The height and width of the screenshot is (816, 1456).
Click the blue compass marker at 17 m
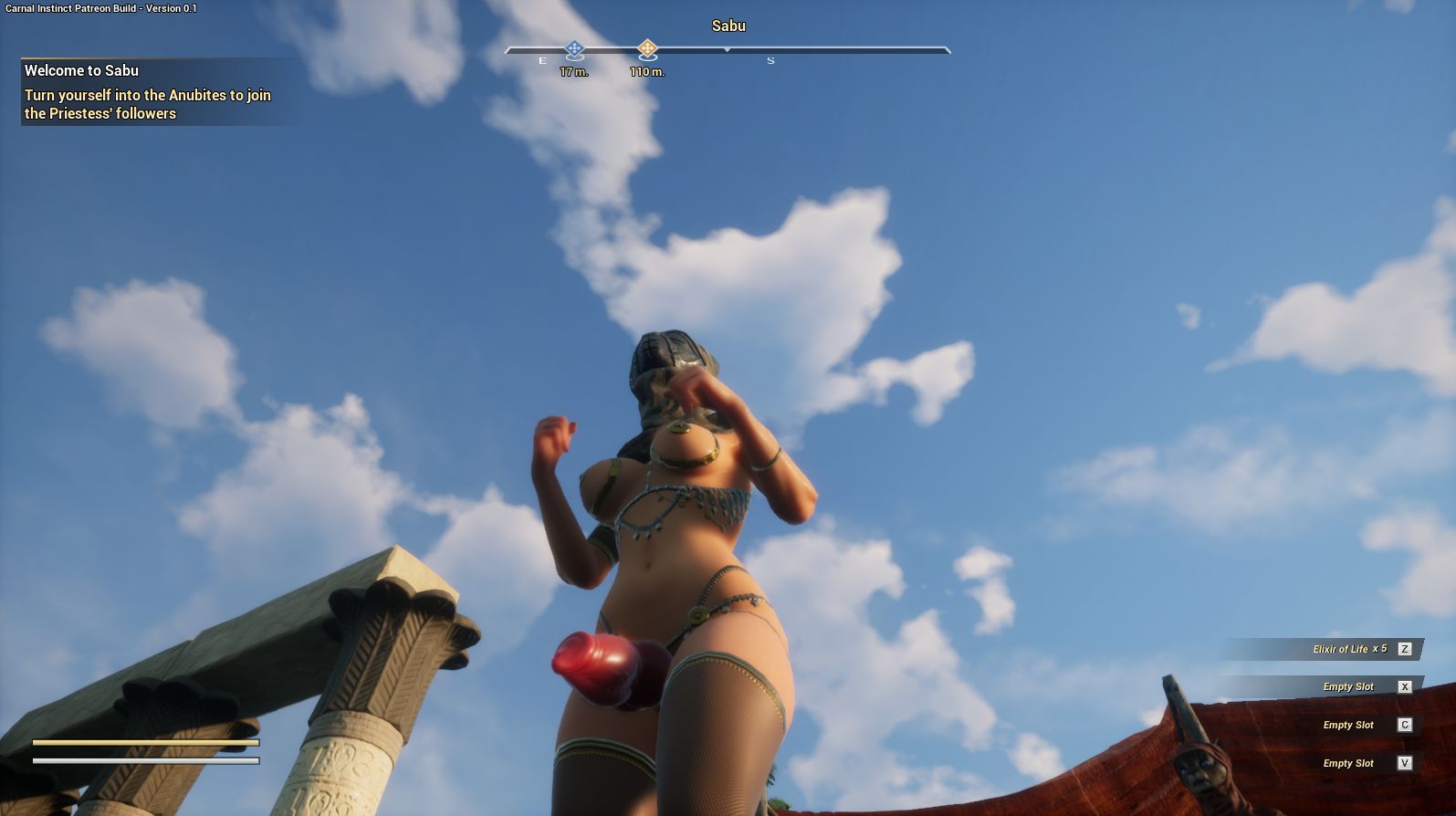click(x=573, y=49)
